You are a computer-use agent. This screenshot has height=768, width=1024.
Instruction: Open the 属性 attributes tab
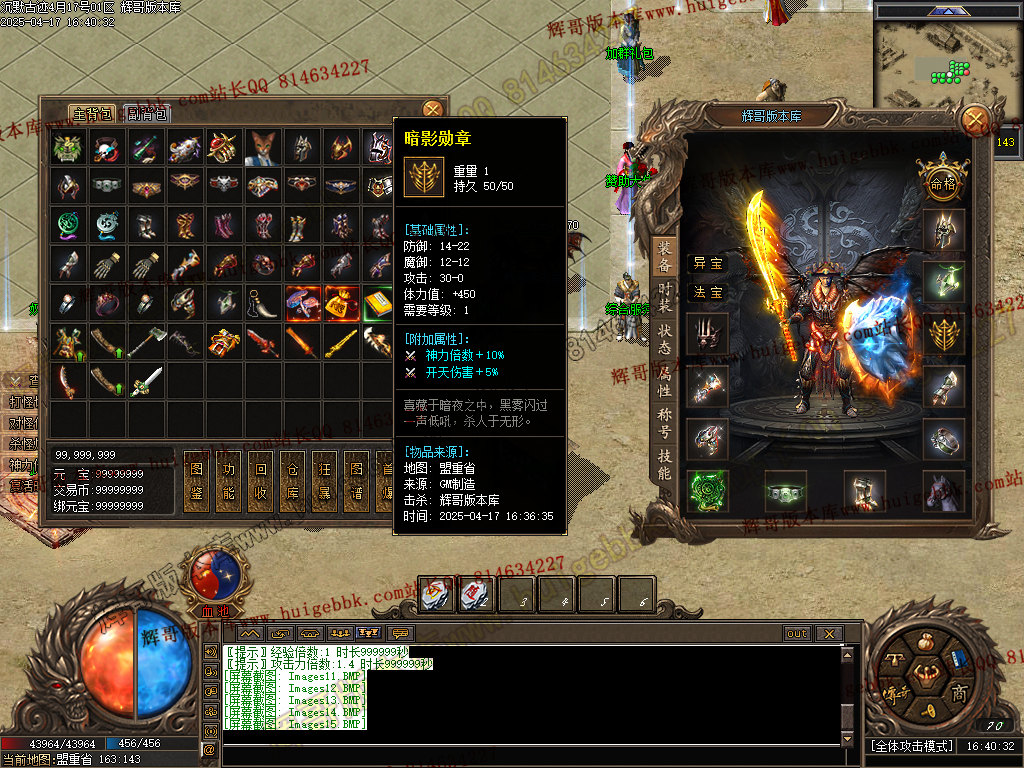(664, 378)
